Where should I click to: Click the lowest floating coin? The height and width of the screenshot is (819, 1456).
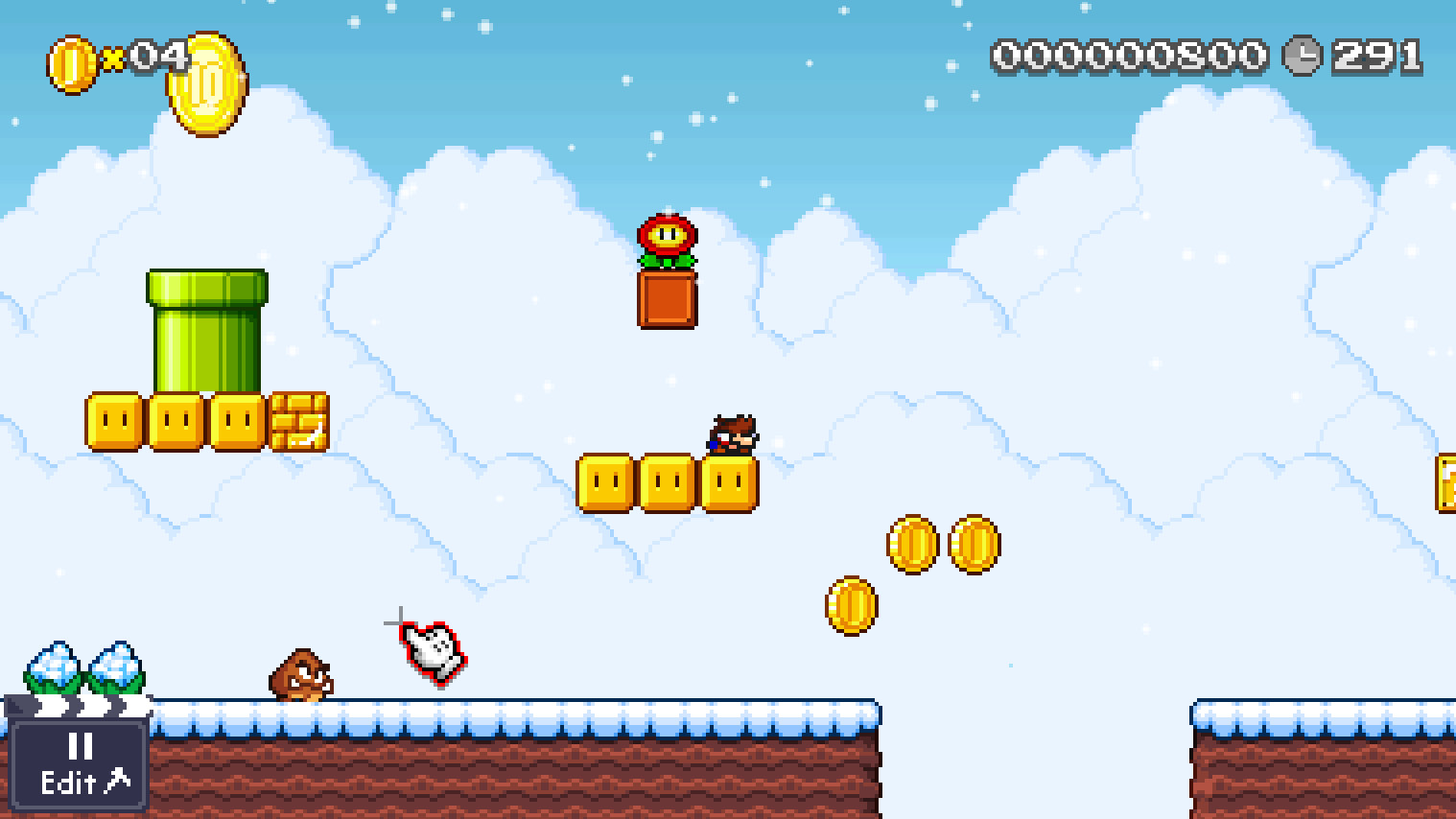point(852,606)
